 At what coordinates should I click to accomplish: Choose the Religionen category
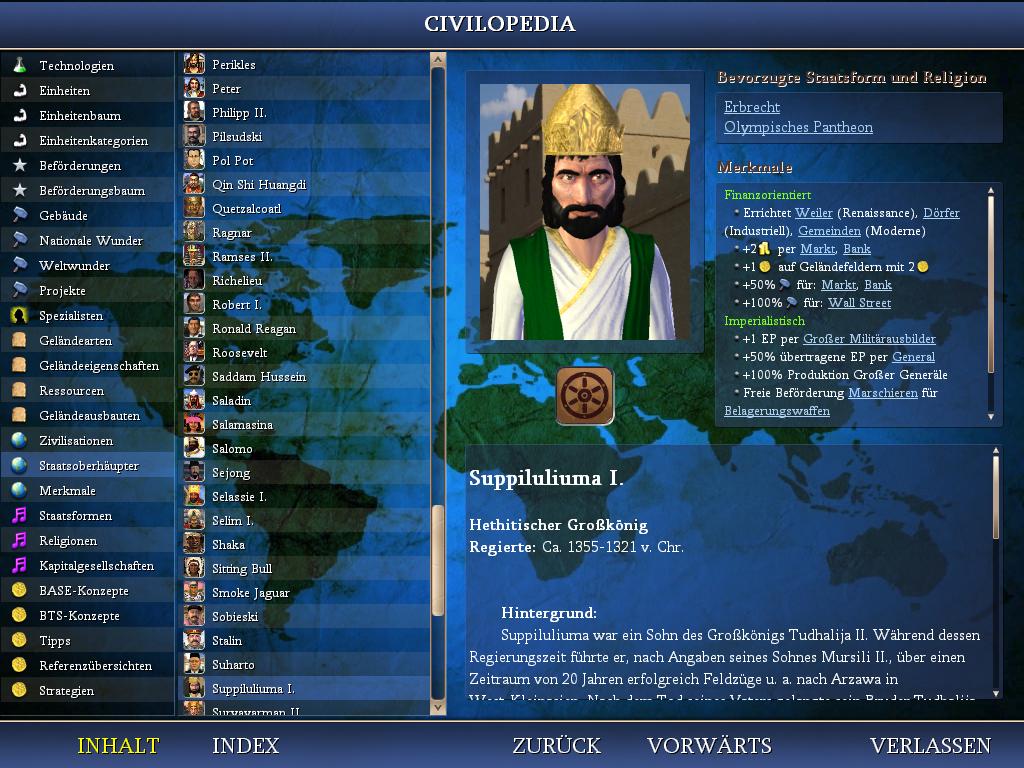(x=68, y=540)
